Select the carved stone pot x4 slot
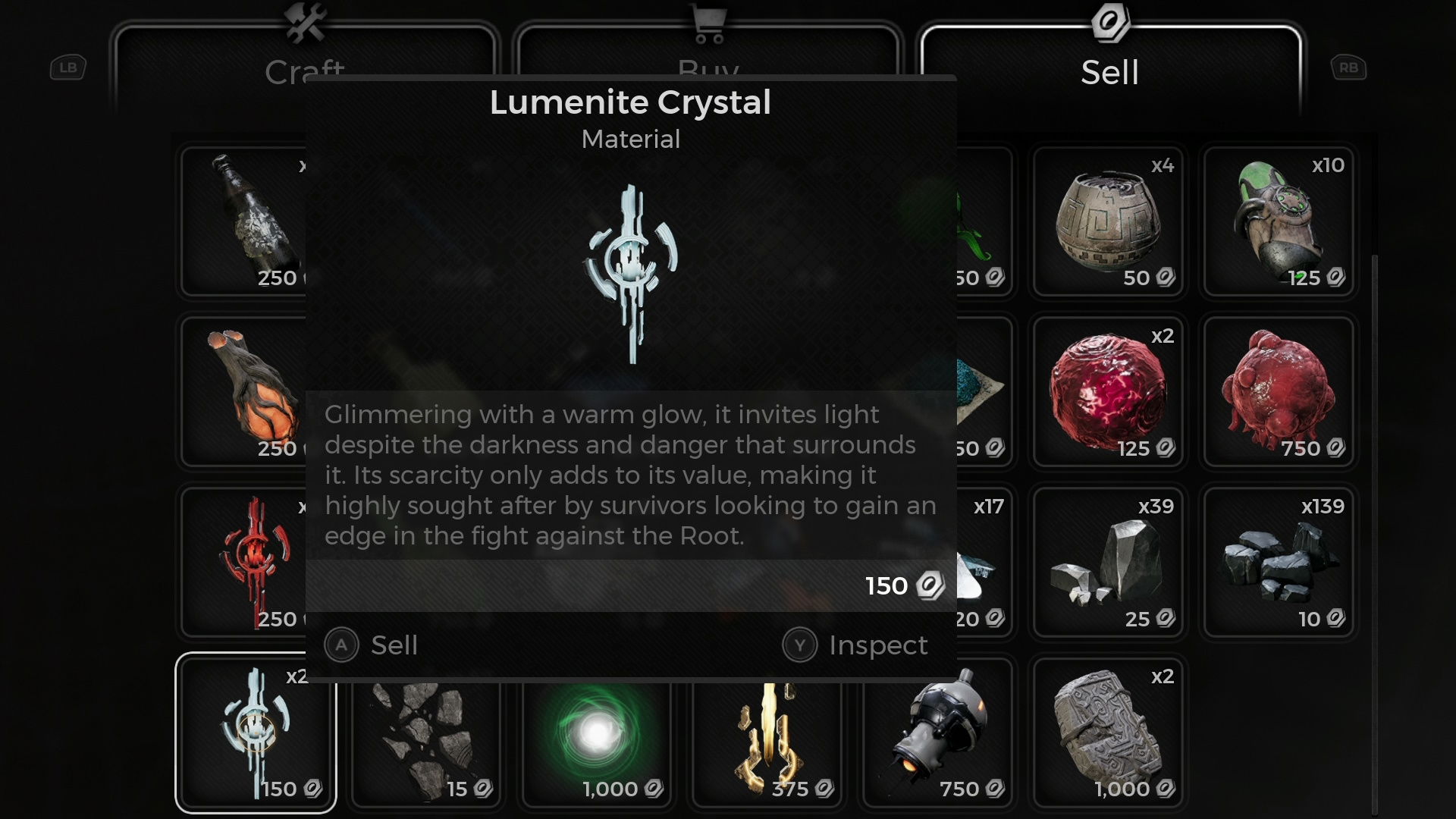 click(1108, 221)
